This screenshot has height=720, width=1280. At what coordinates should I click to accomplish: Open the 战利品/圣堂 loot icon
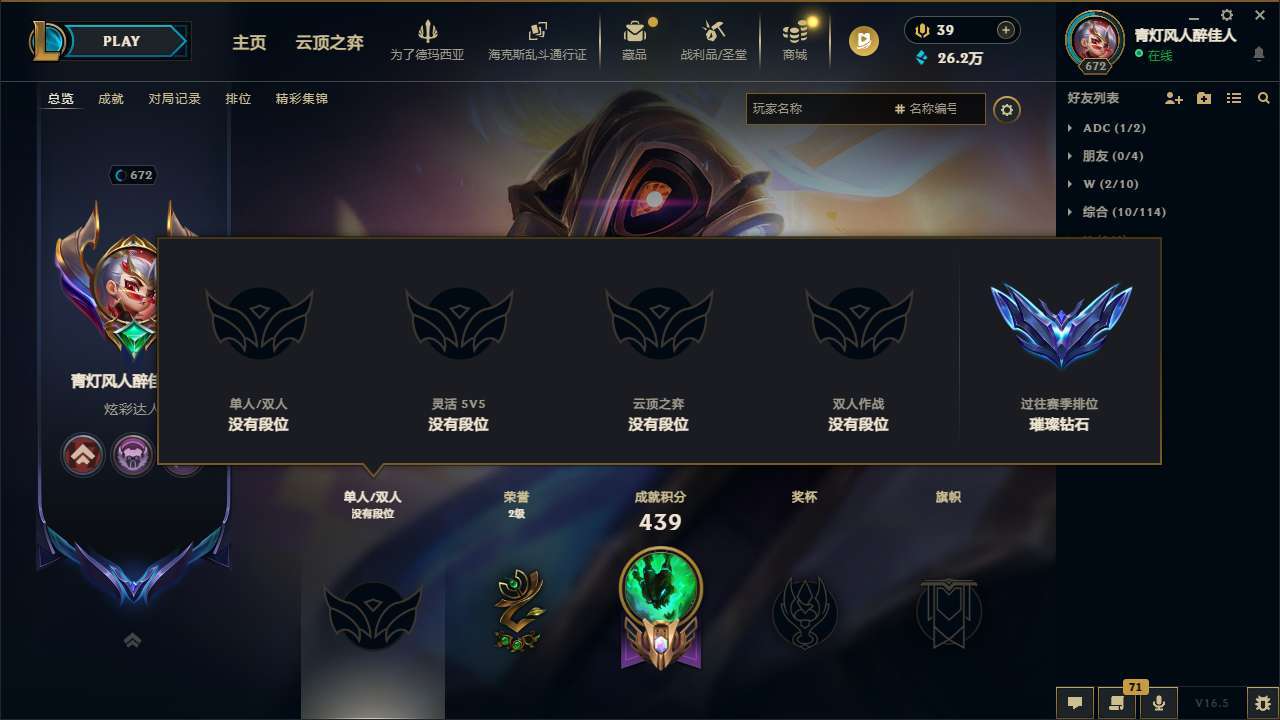[714, 33]
